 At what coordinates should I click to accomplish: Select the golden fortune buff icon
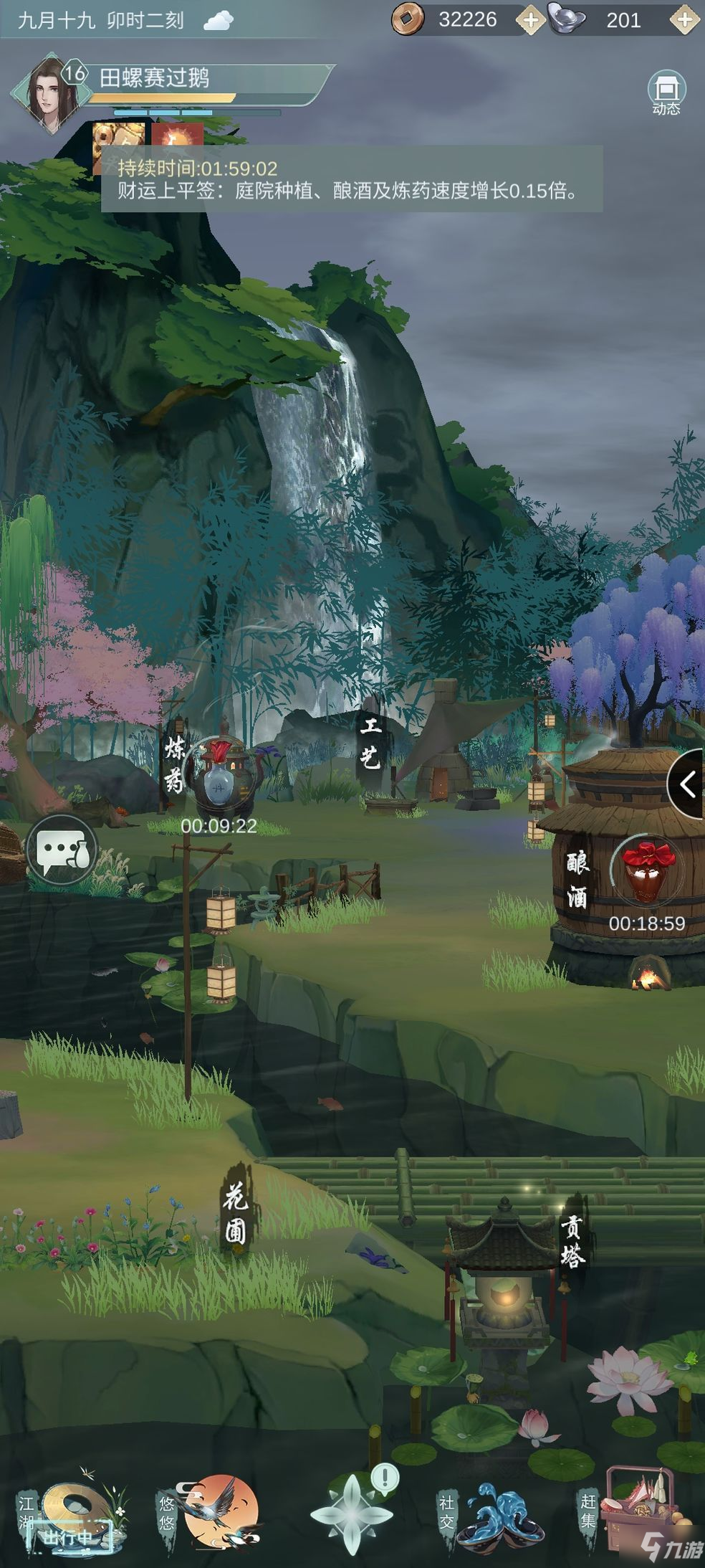point(118,138)
